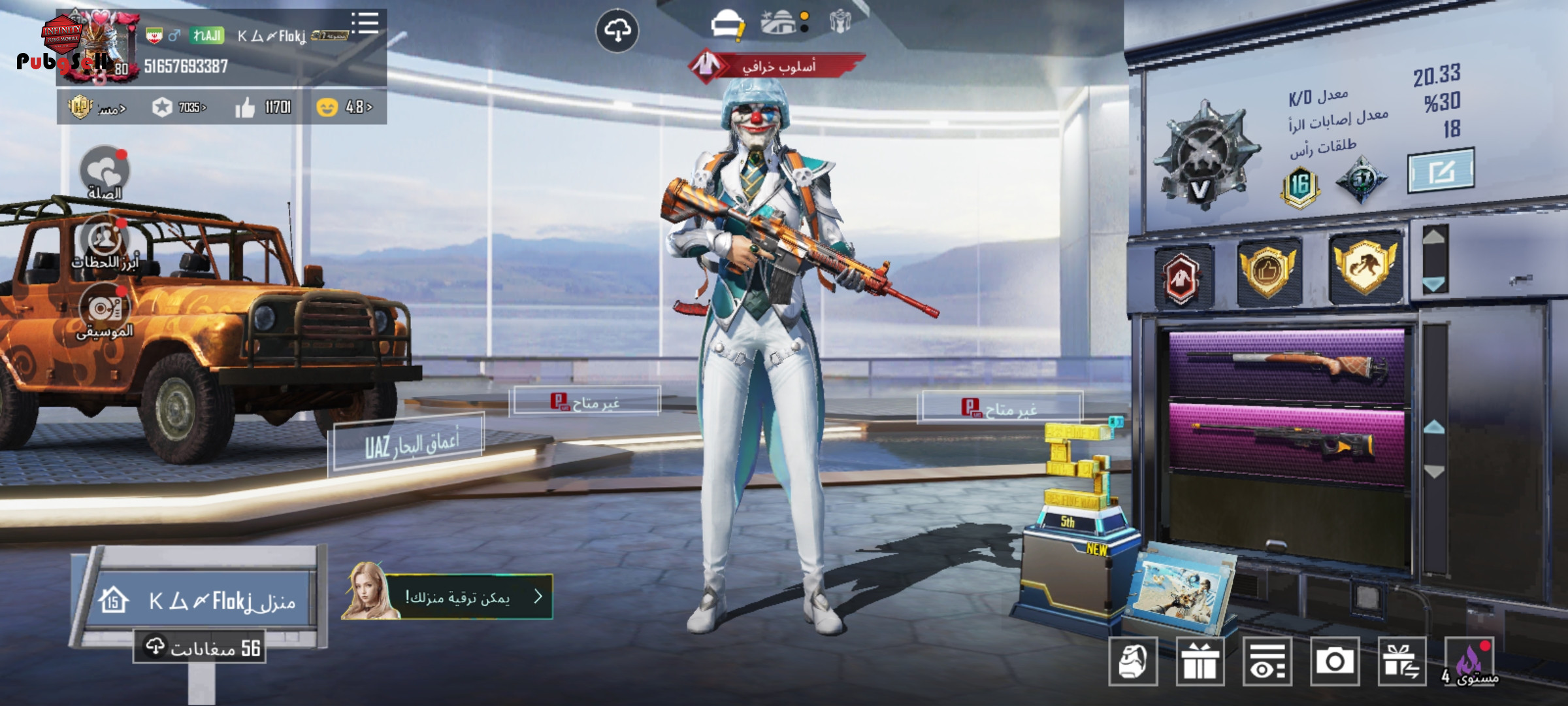The height and width of the screenshot is (706, 1568).
Task: Open the mannequin outfit tab
Action: [x=840, y=22]
